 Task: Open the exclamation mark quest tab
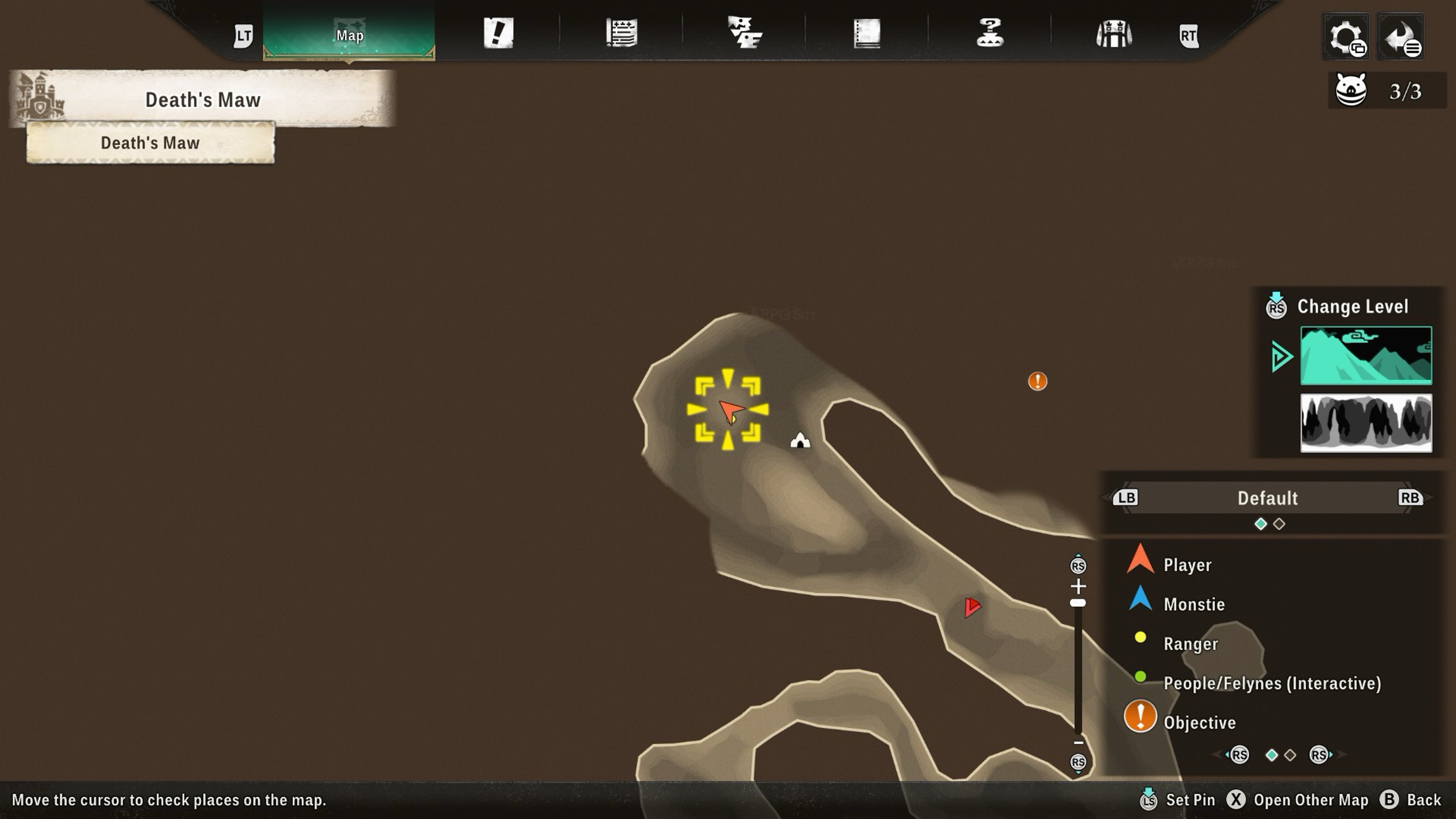498,33
